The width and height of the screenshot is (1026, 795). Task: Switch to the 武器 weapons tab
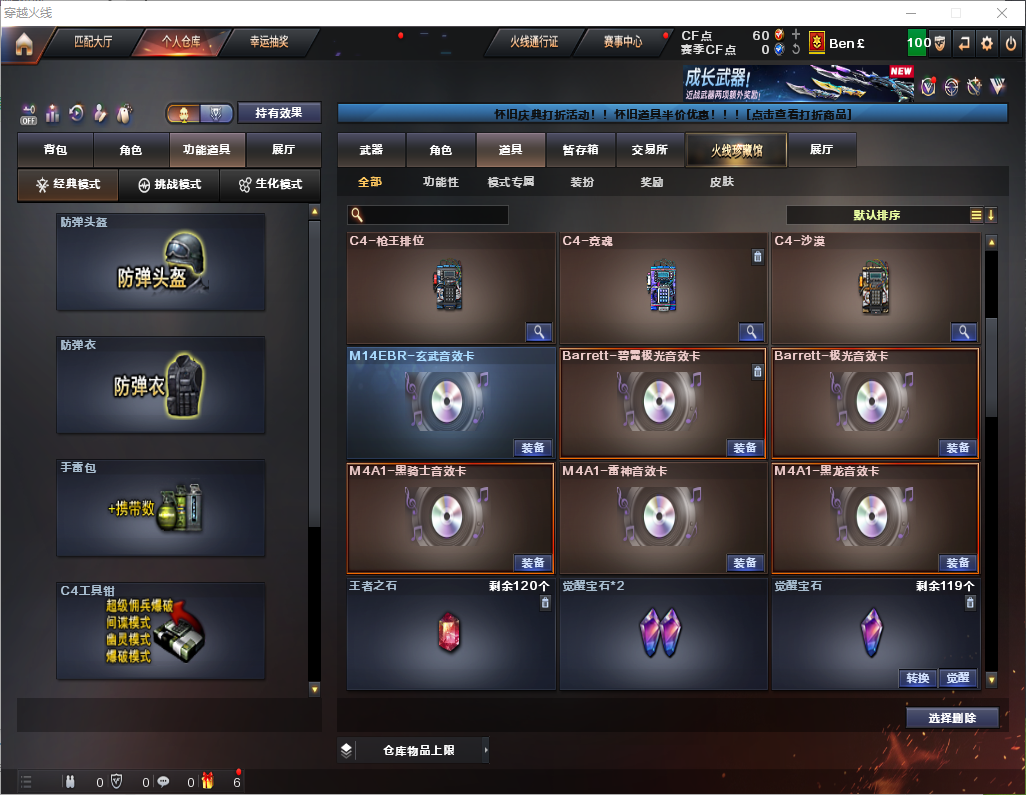point(371,150)
